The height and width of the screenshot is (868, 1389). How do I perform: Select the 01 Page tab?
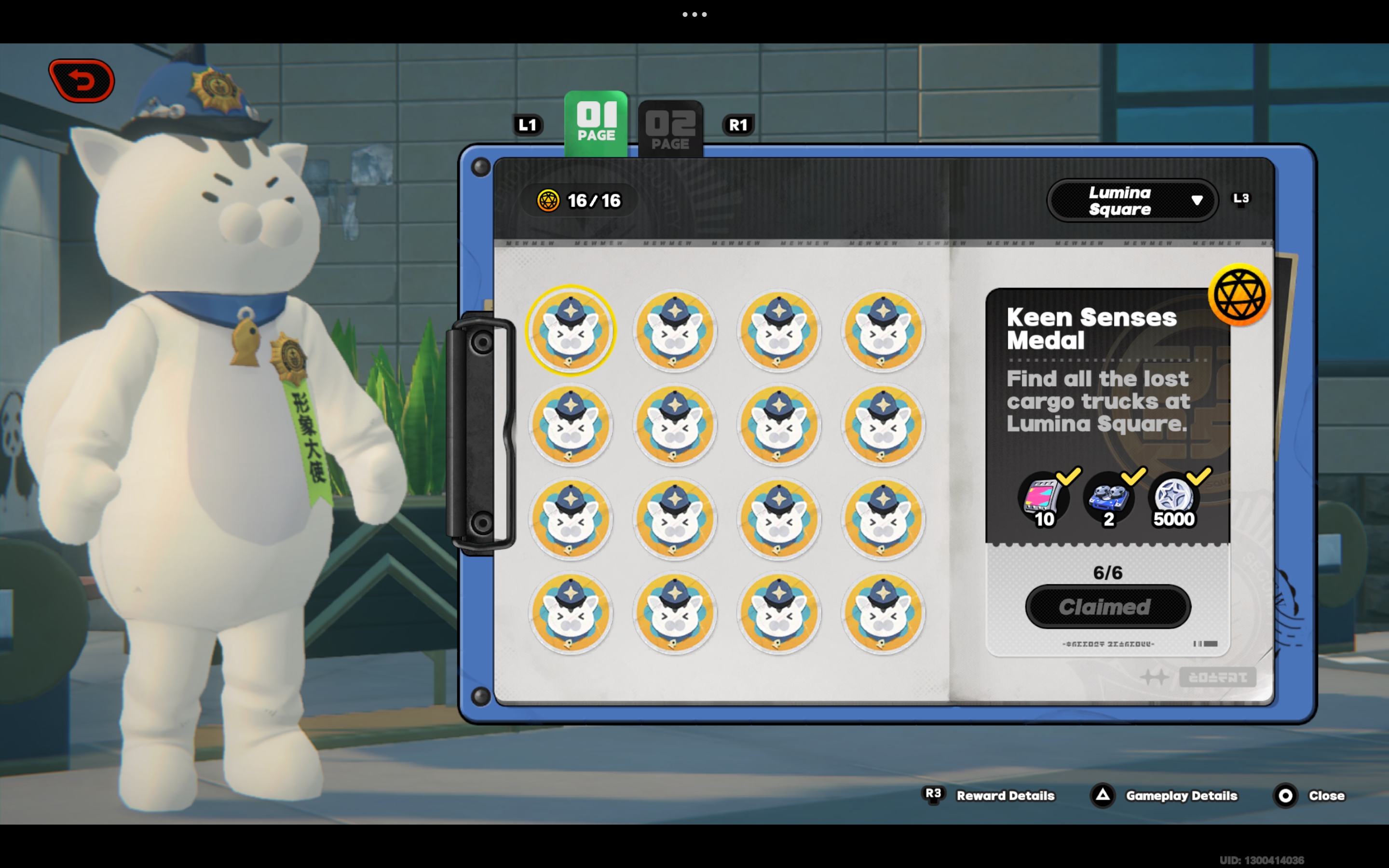tap(596, 123)
